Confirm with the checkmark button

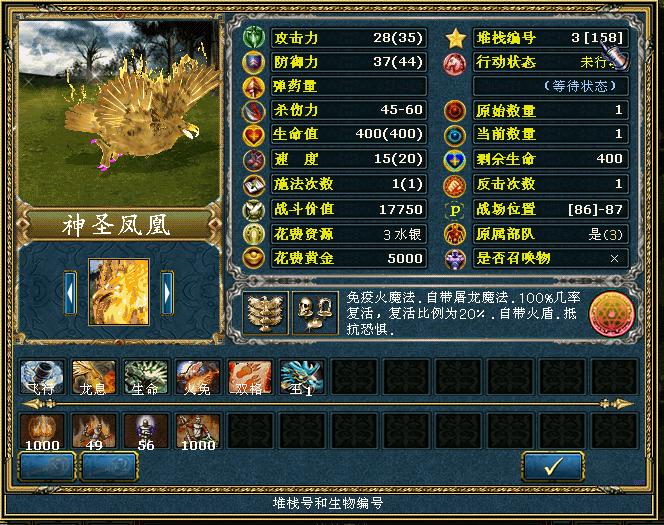pos(553,466)
